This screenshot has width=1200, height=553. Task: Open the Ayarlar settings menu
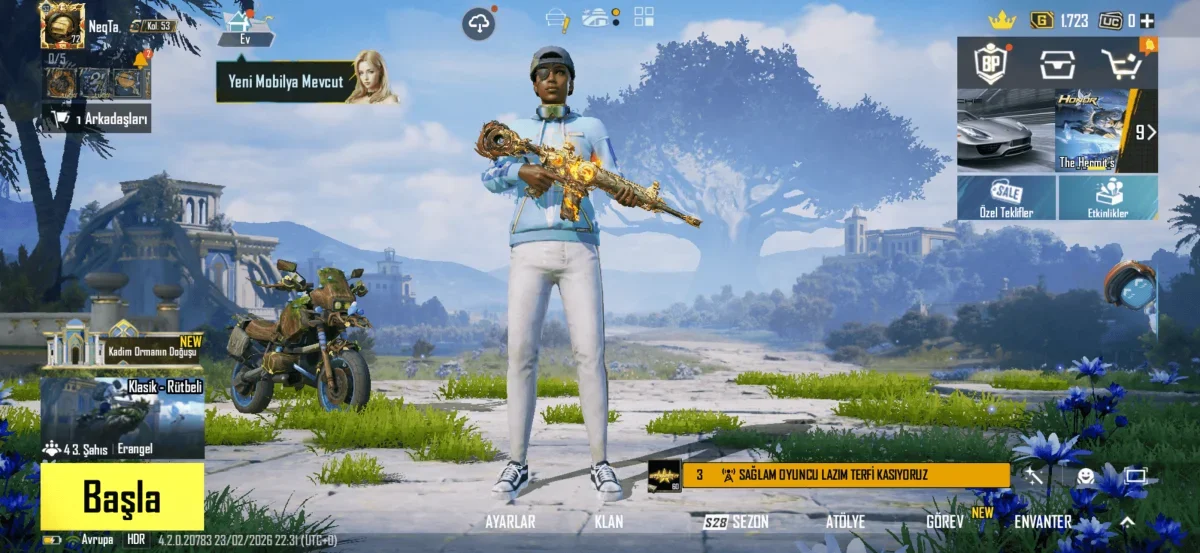[x=510, y=522]
